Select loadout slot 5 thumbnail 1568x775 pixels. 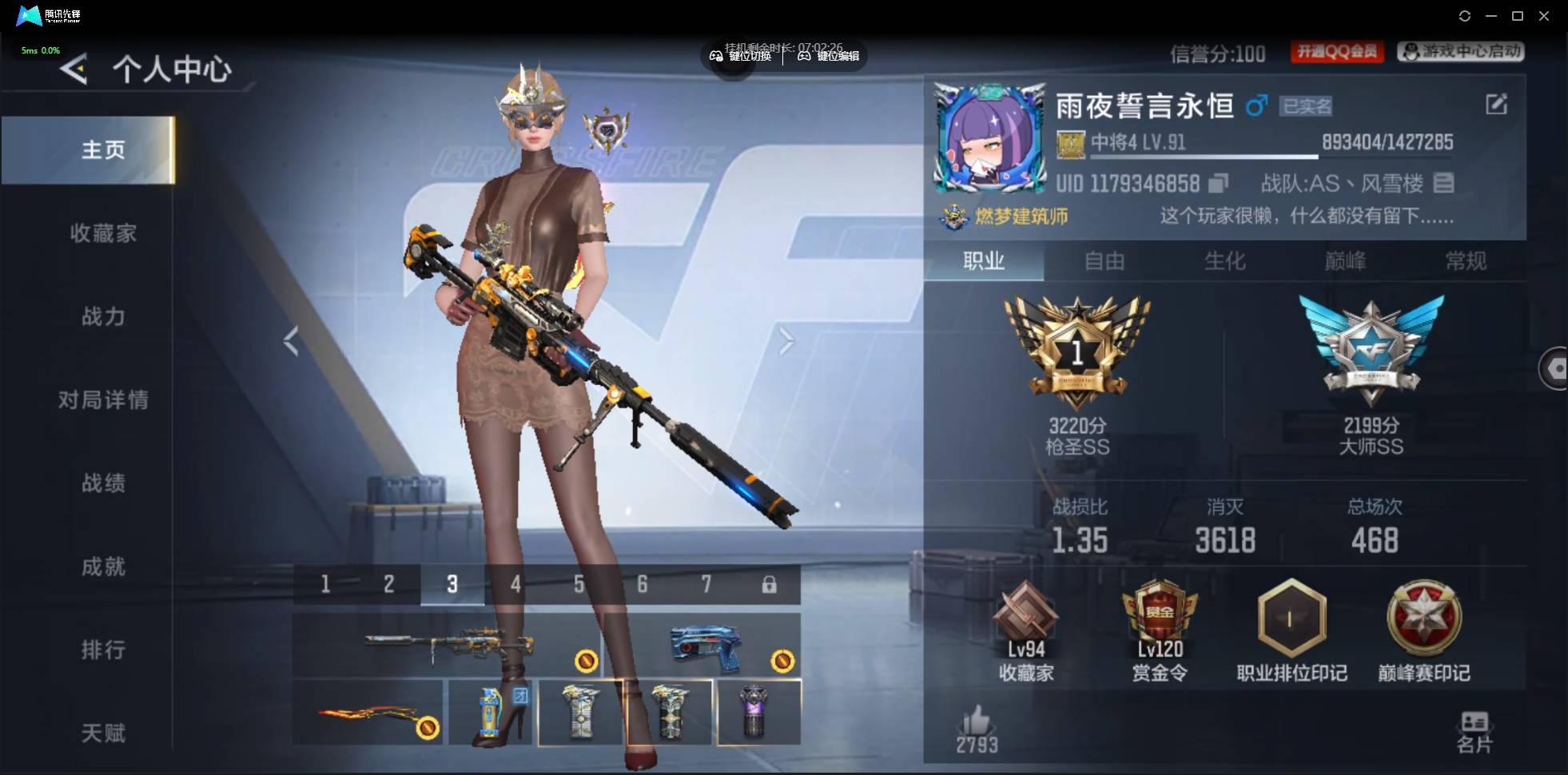click(x=579, y=584)
